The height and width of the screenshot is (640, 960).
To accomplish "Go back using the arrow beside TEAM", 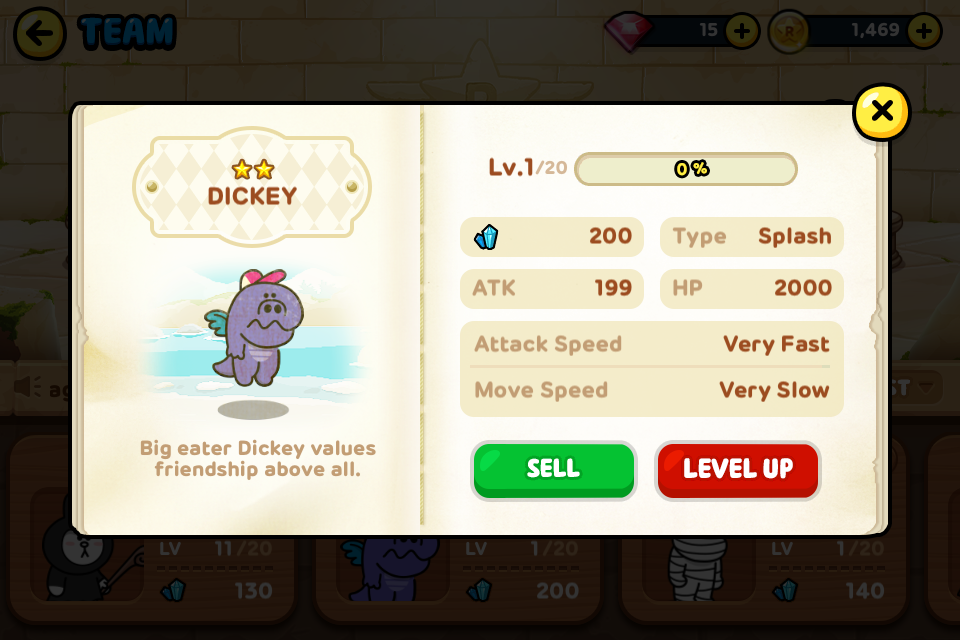I will tap(39, 34).
